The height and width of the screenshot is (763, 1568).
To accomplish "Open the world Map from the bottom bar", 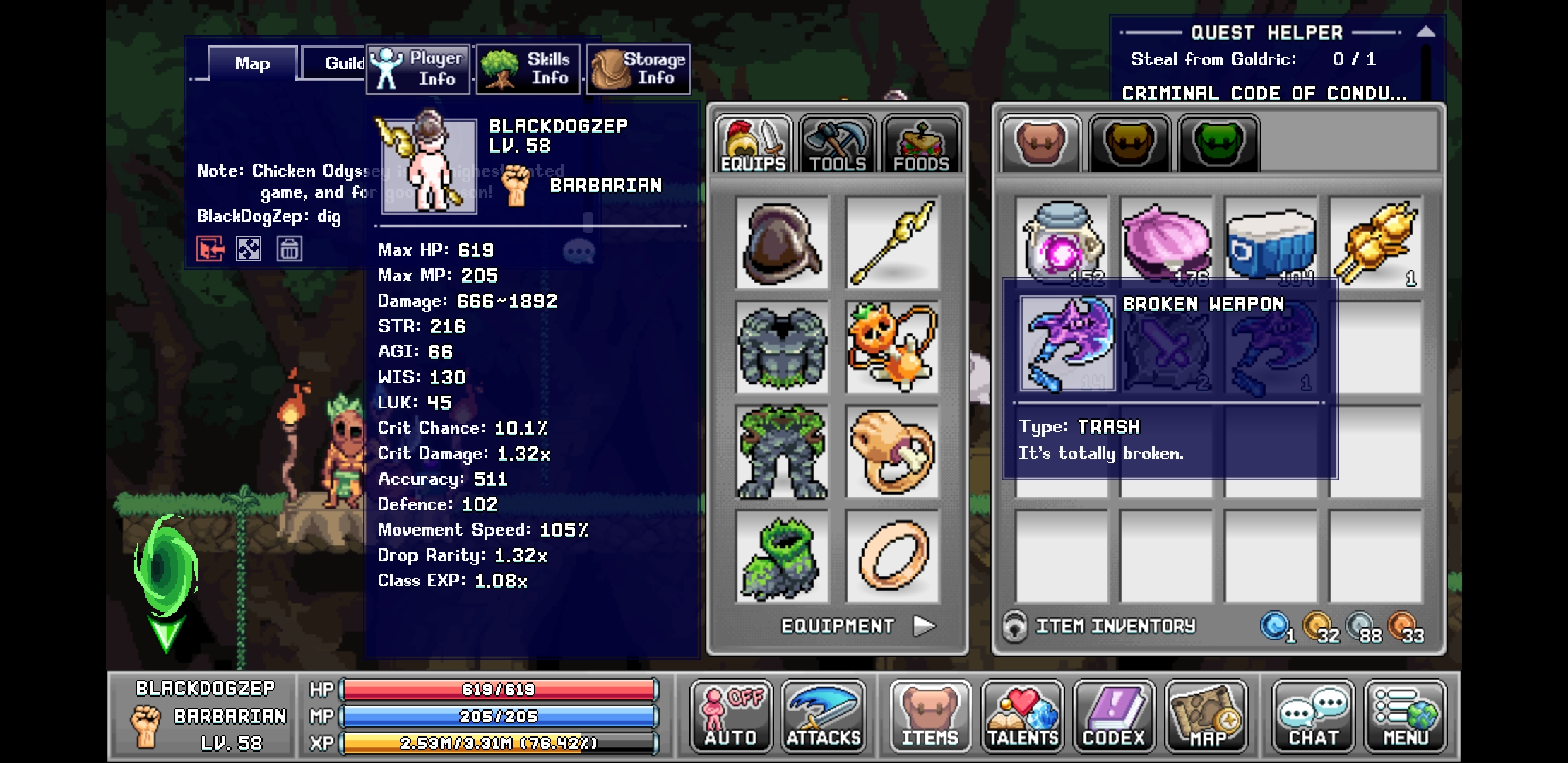I will [x=1209, y=717].
